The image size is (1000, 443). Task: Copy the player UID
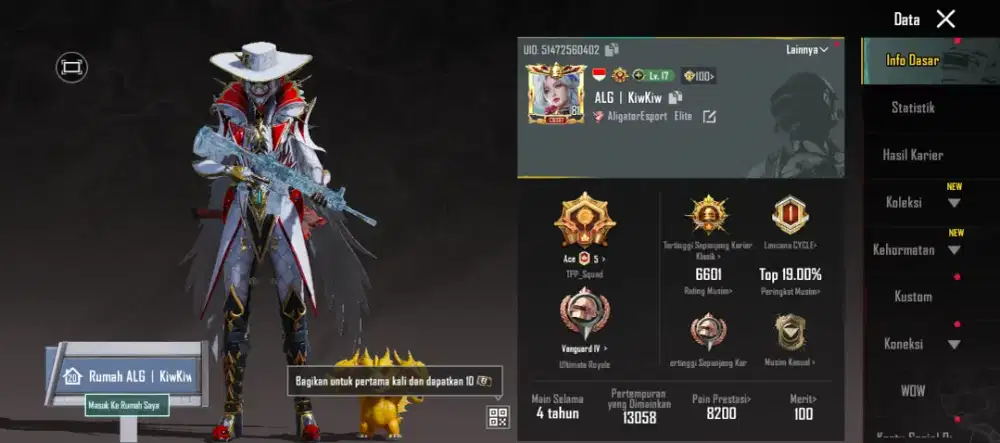pos(612,50)
